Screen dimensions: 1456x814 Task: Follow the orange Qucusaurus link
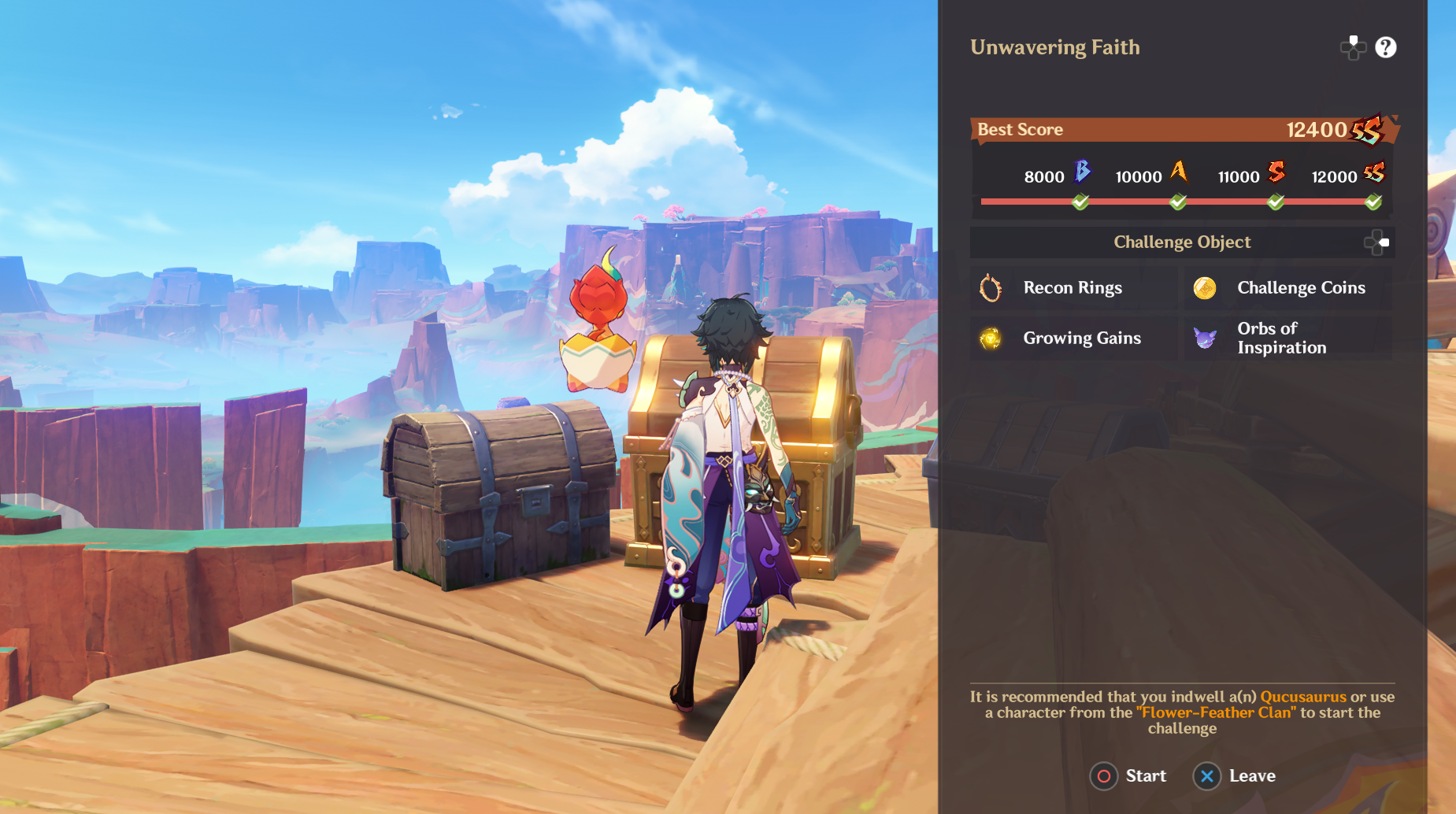[1303, 697]
